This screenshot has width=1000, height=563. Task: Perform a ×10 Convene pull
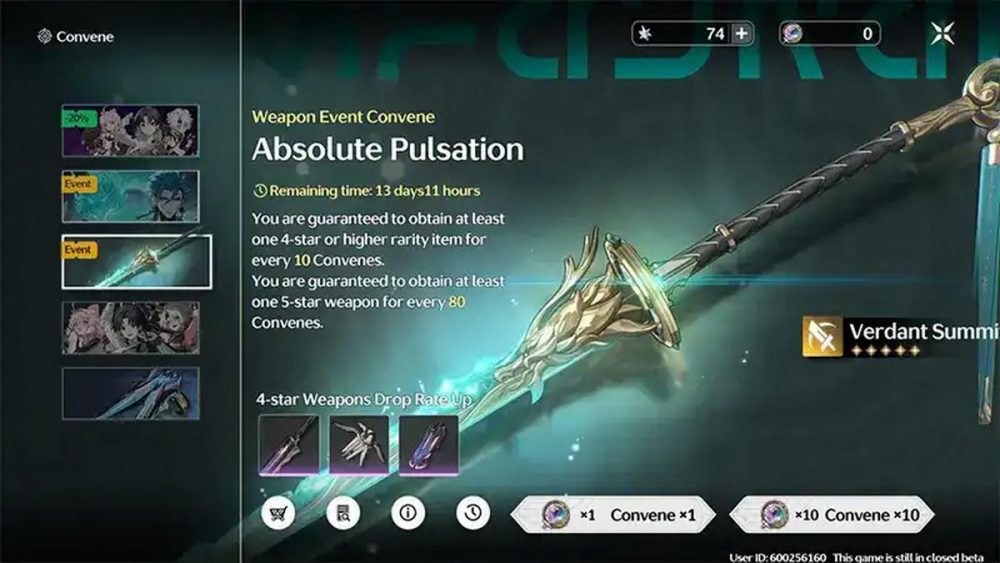(x=832, y=515)
